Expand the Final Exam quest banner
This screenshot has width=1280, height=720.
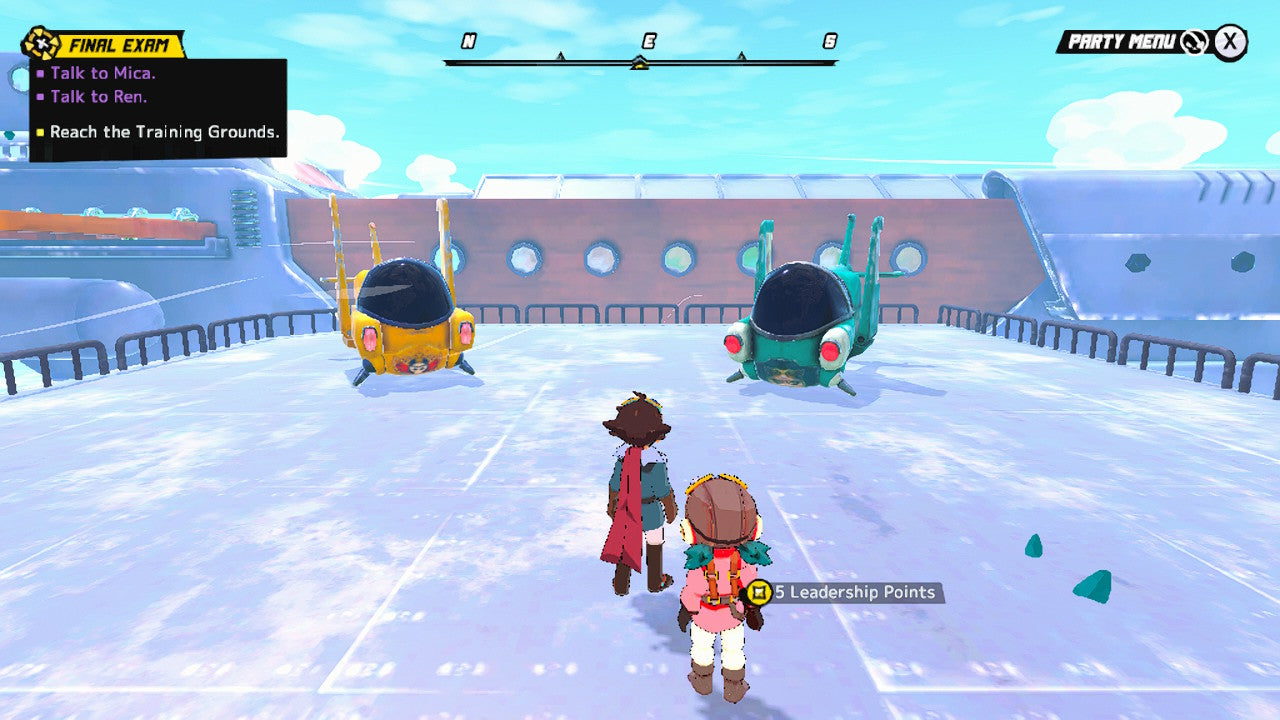point(120,42)
